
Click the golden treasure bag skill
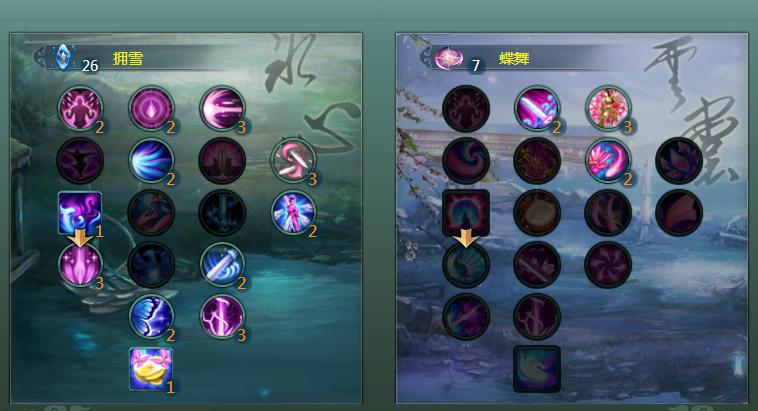151,368
